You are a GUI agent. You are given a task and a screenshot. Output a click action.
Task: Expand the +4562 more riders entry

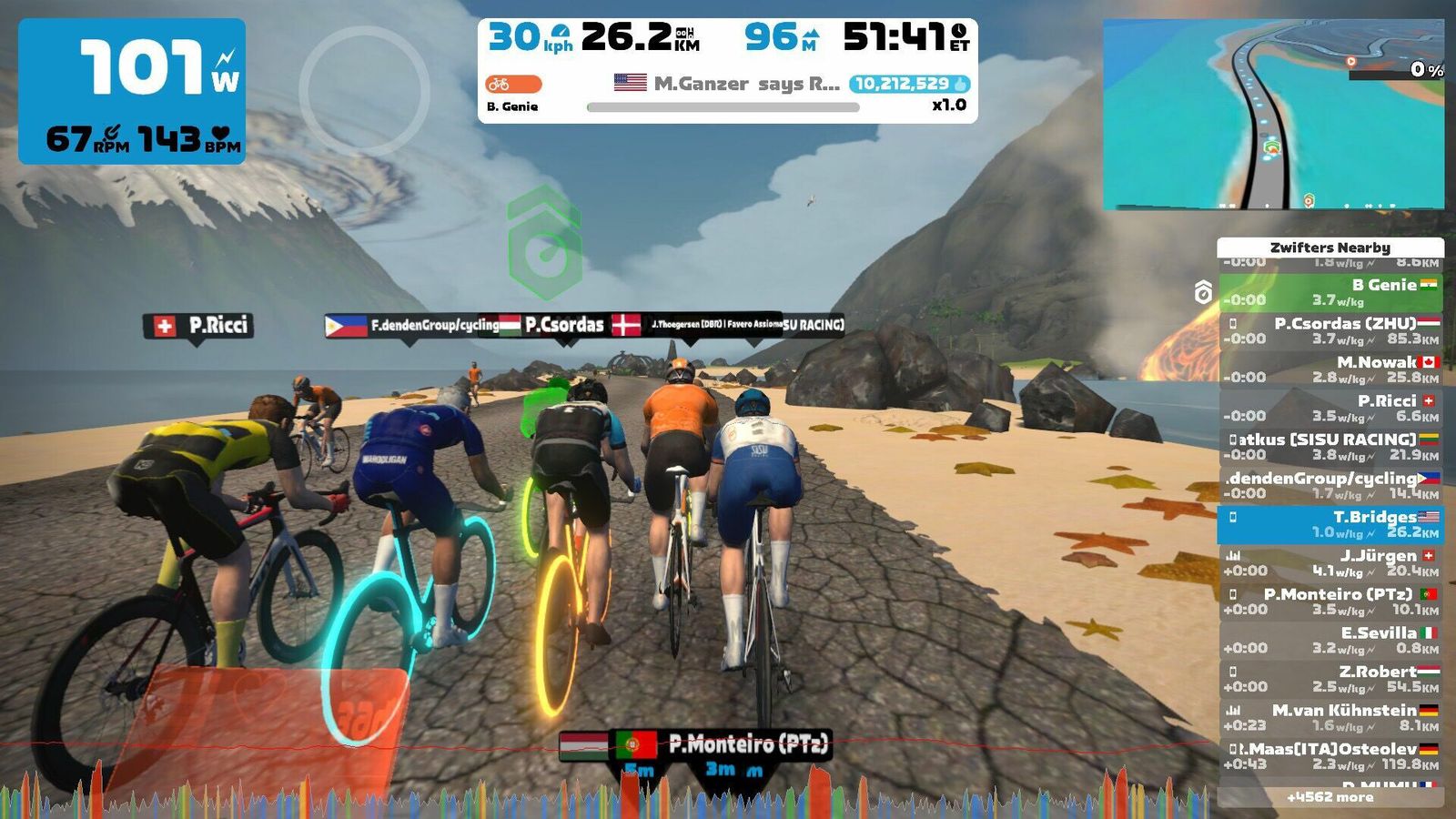(1330, 797)
